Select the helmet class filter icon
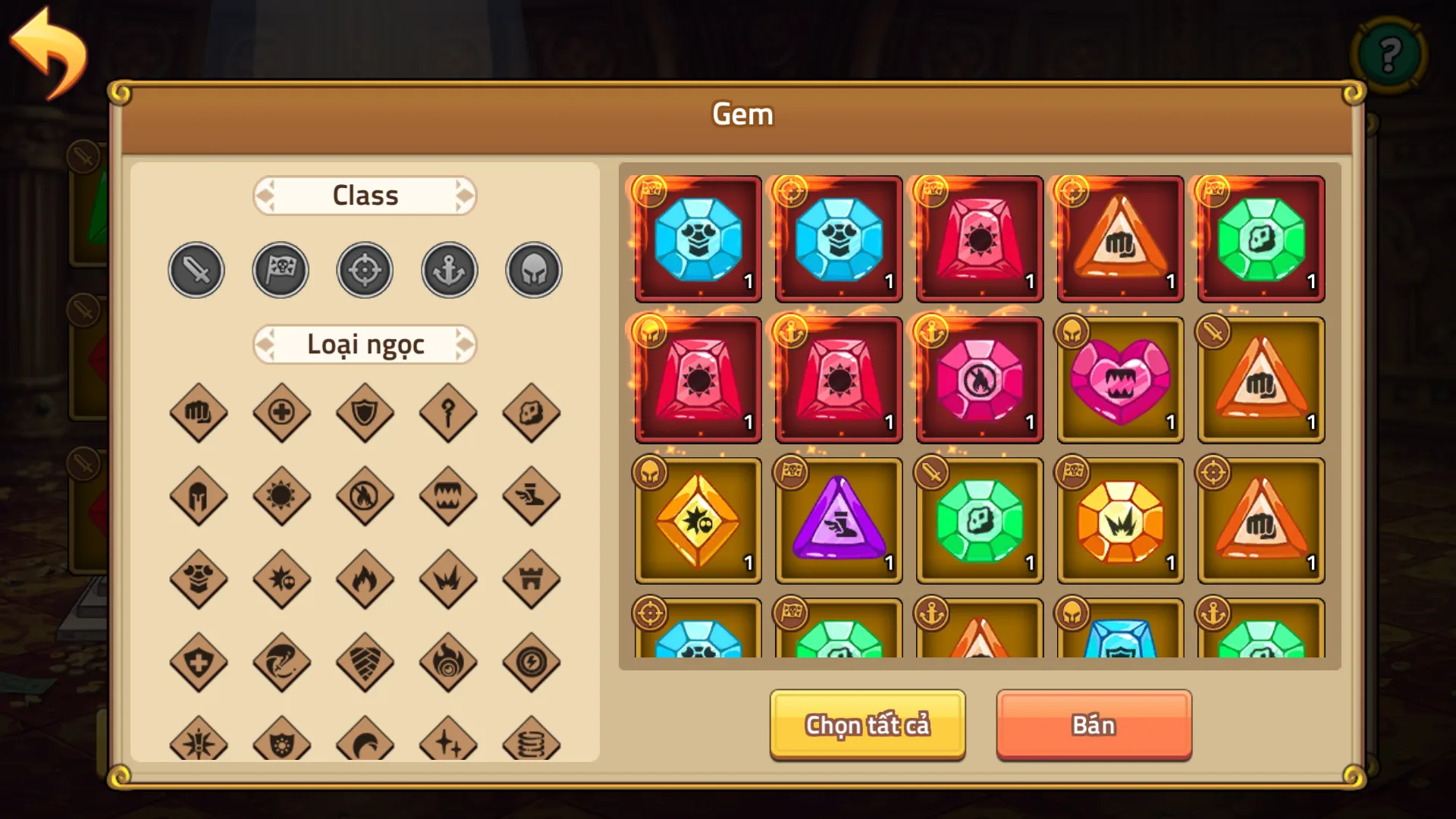1456x819 pixels. 532,269
